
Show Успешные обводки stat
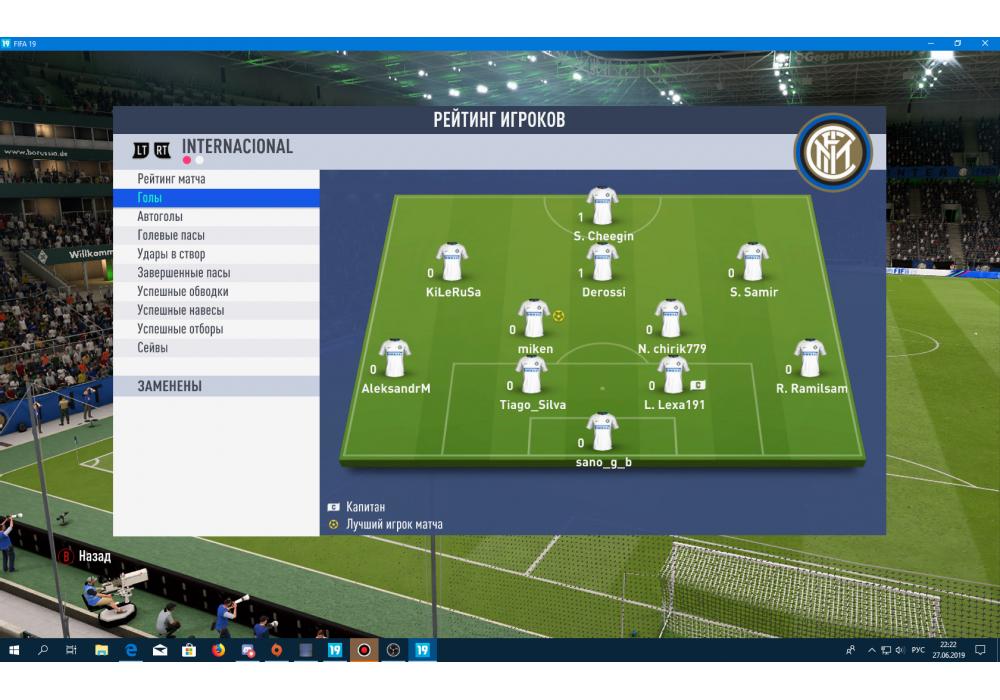coord(216,292)
